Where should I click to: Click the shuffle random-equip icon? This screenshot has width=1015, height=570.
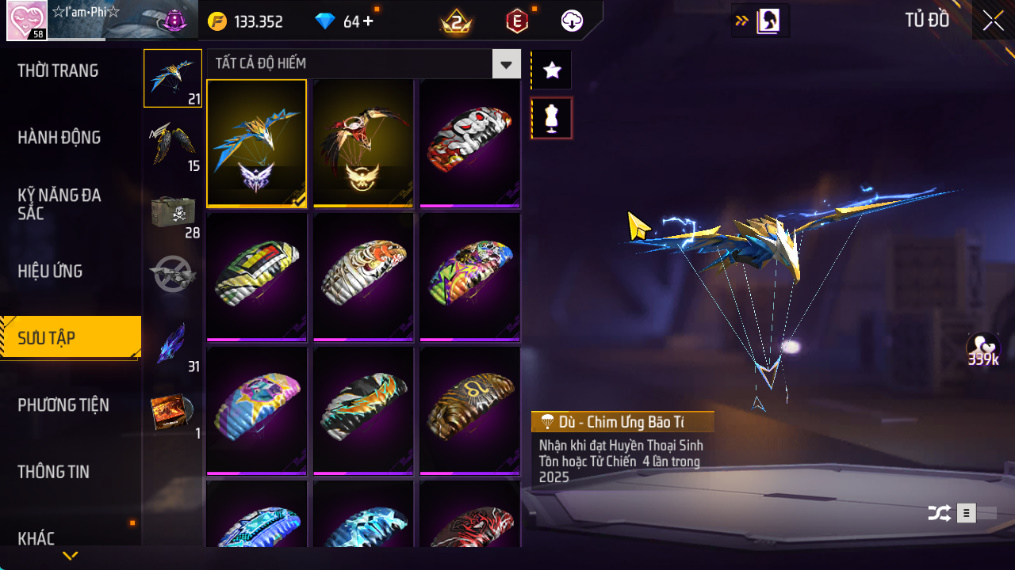pos(938,513)
